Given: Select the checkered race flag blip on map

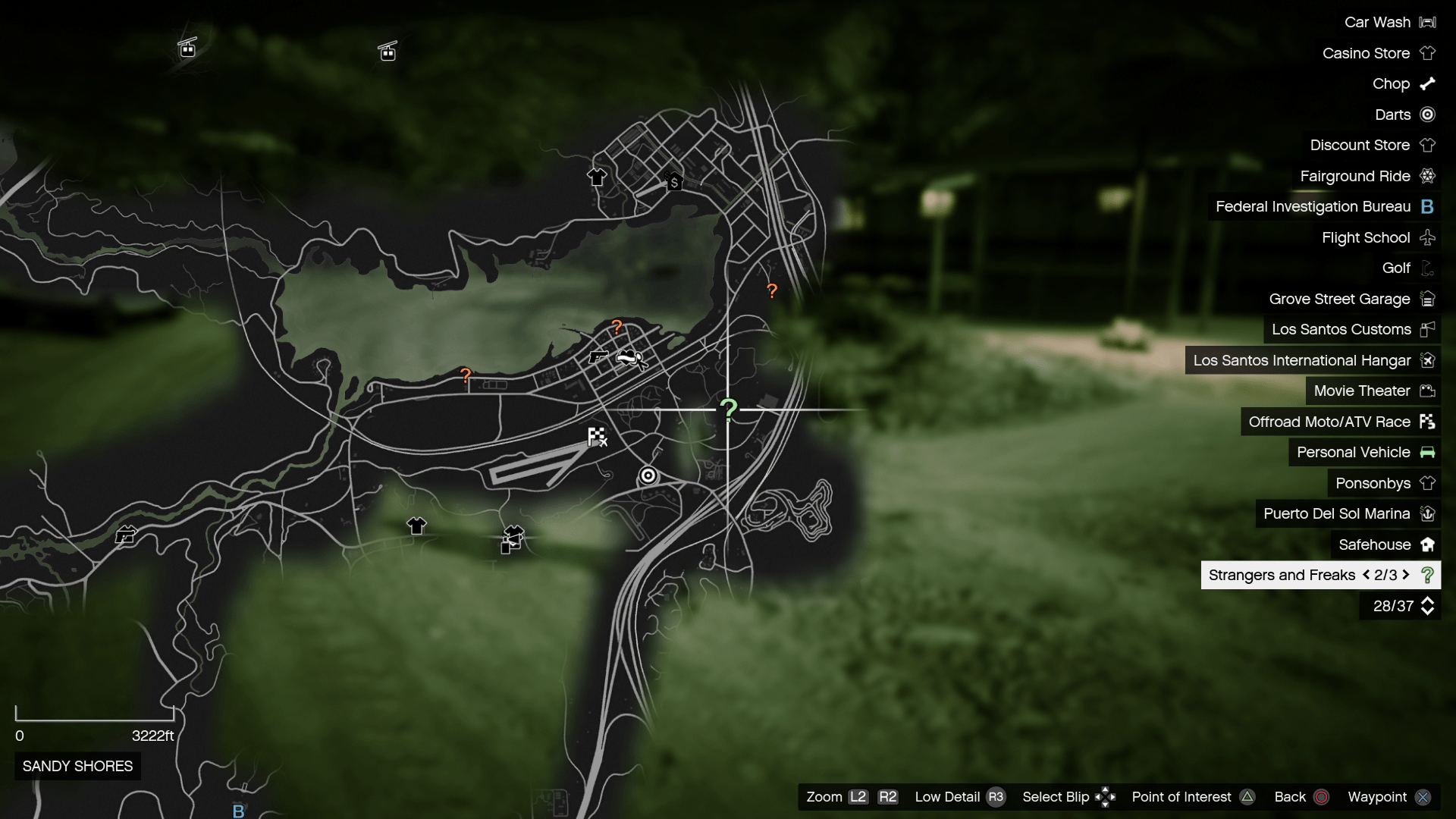Looking at the screenshot, I should pyautogui.click(x=596, y=436).
